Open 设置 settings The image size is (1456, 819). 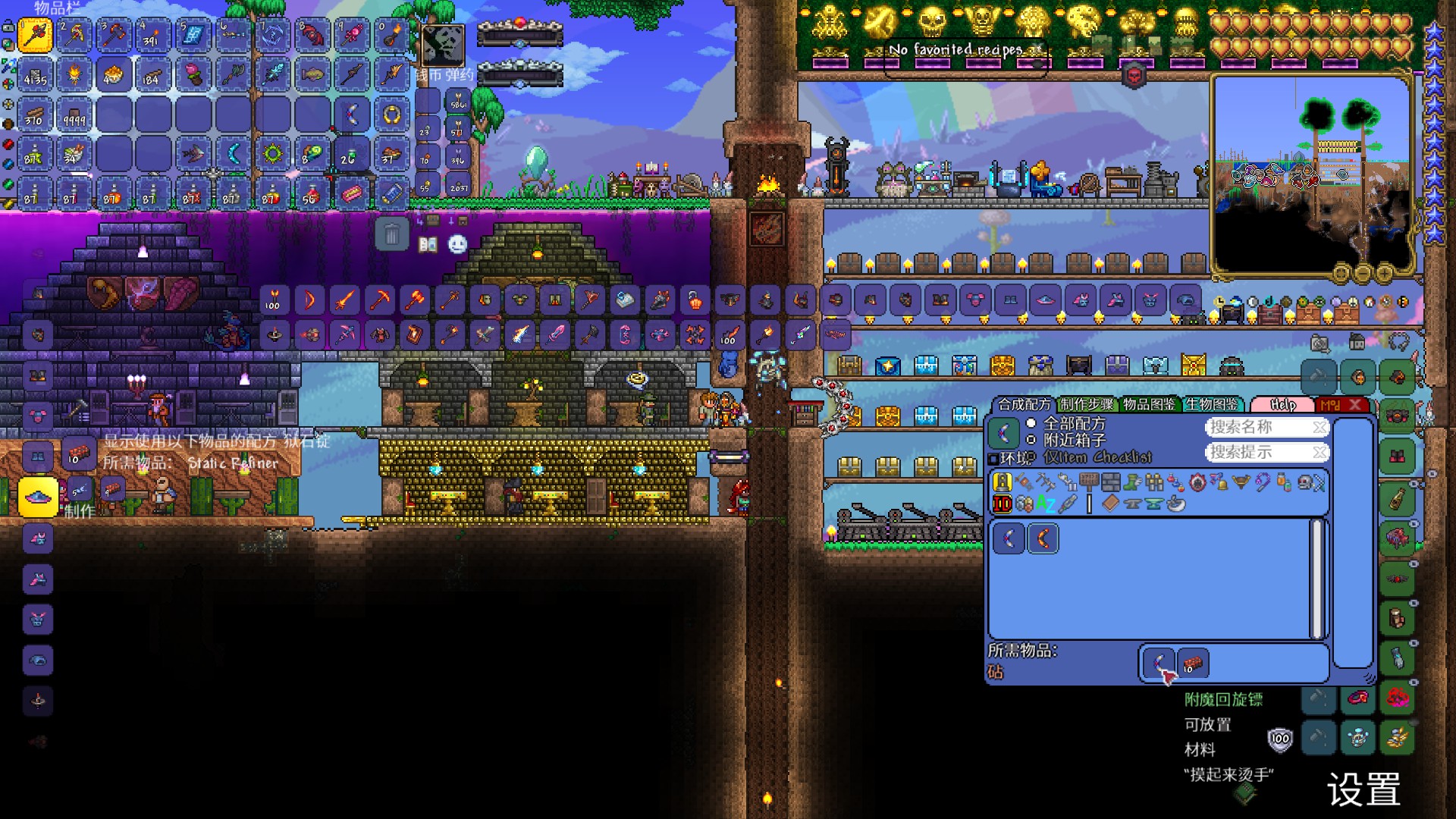(1363, 790)
